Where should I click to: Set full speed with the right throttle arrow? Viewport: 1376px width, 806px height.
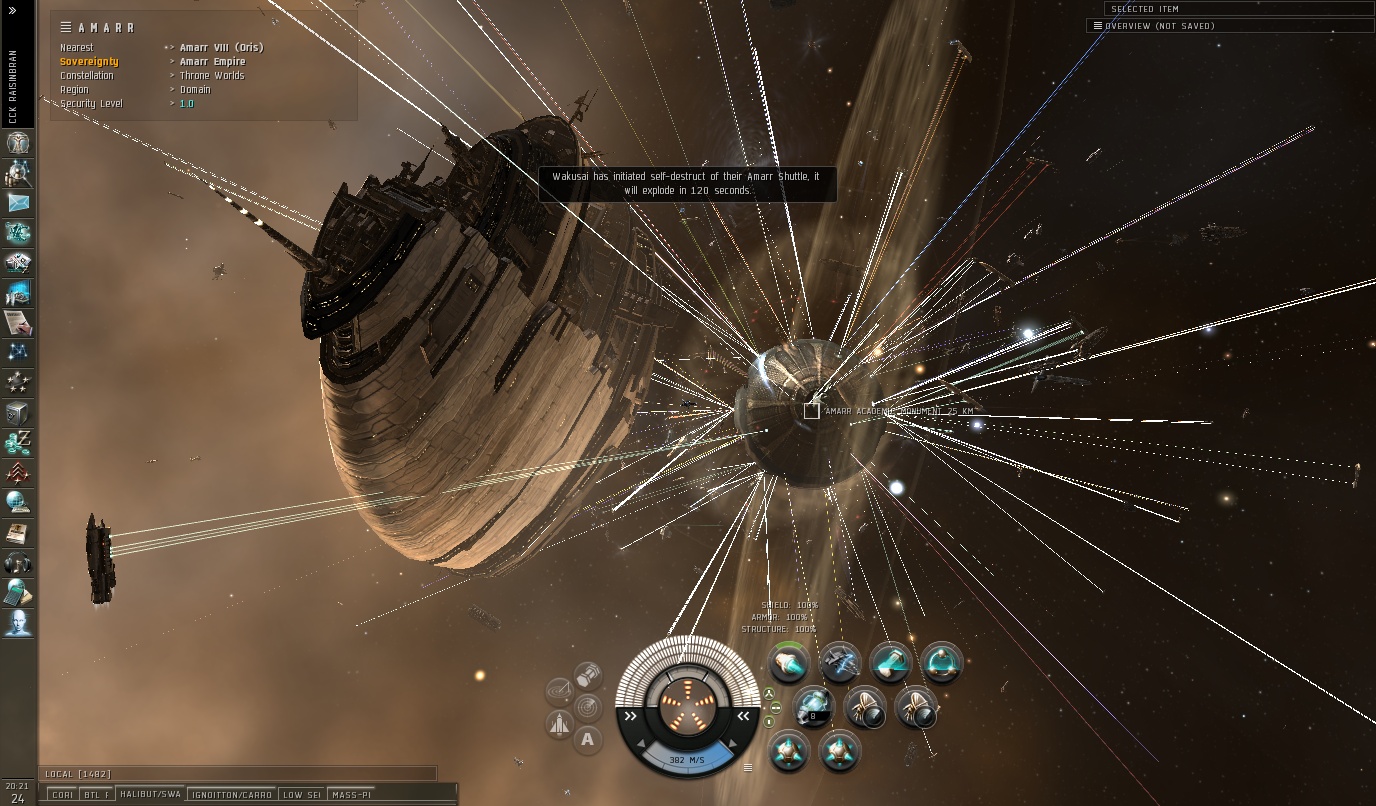coord(743,716)
